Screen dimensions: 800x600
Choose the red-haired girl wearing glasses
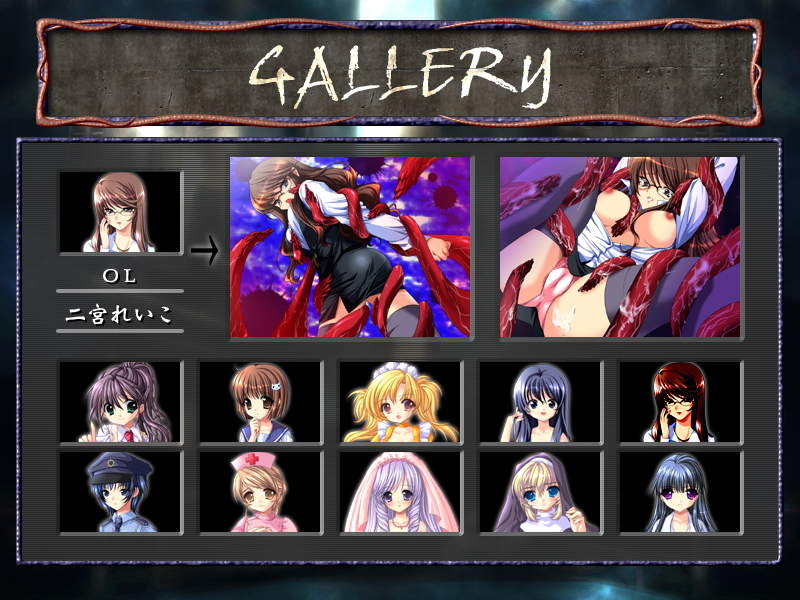pos(680,402)
